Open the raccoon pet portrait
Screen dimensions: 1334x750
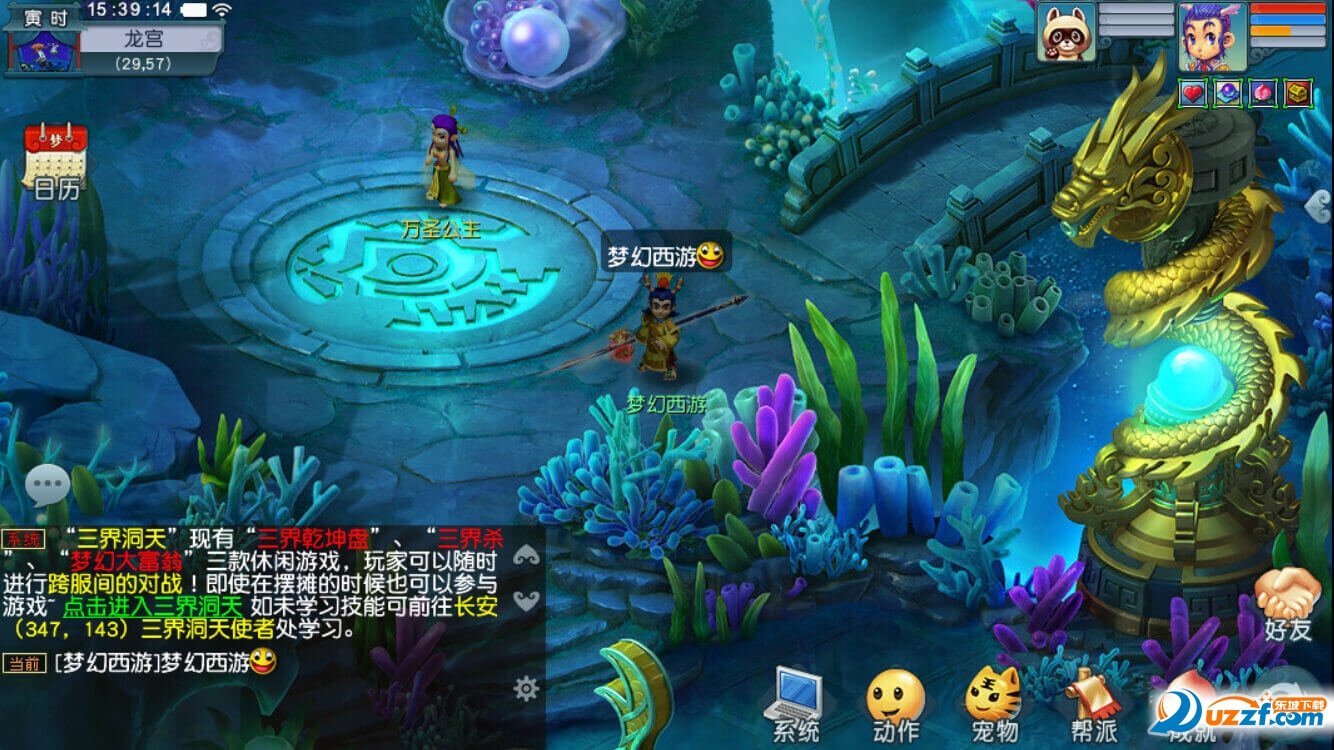point(1065,33)
